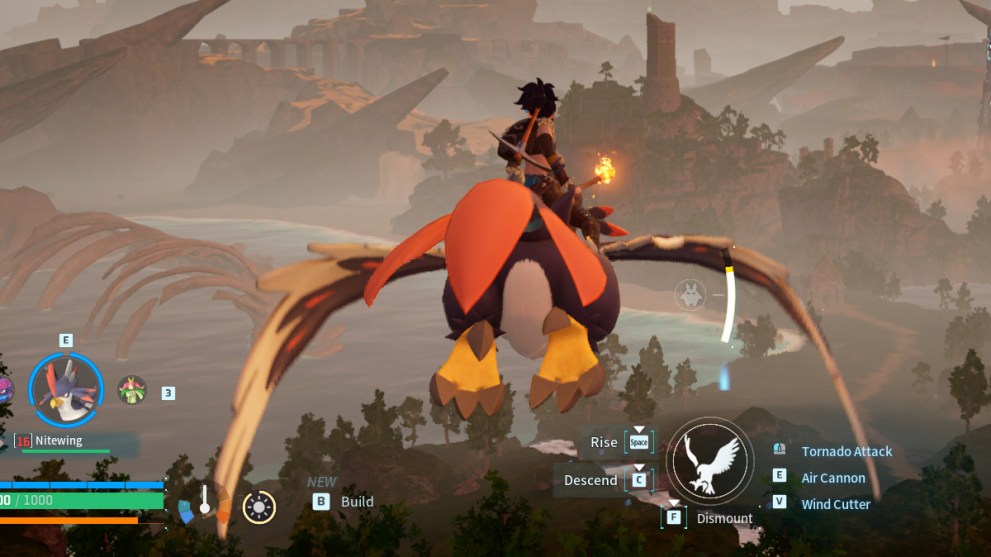Check the sun time-of-day icon
Viewport: 991px width, 557px height.
tap(260, 508)
